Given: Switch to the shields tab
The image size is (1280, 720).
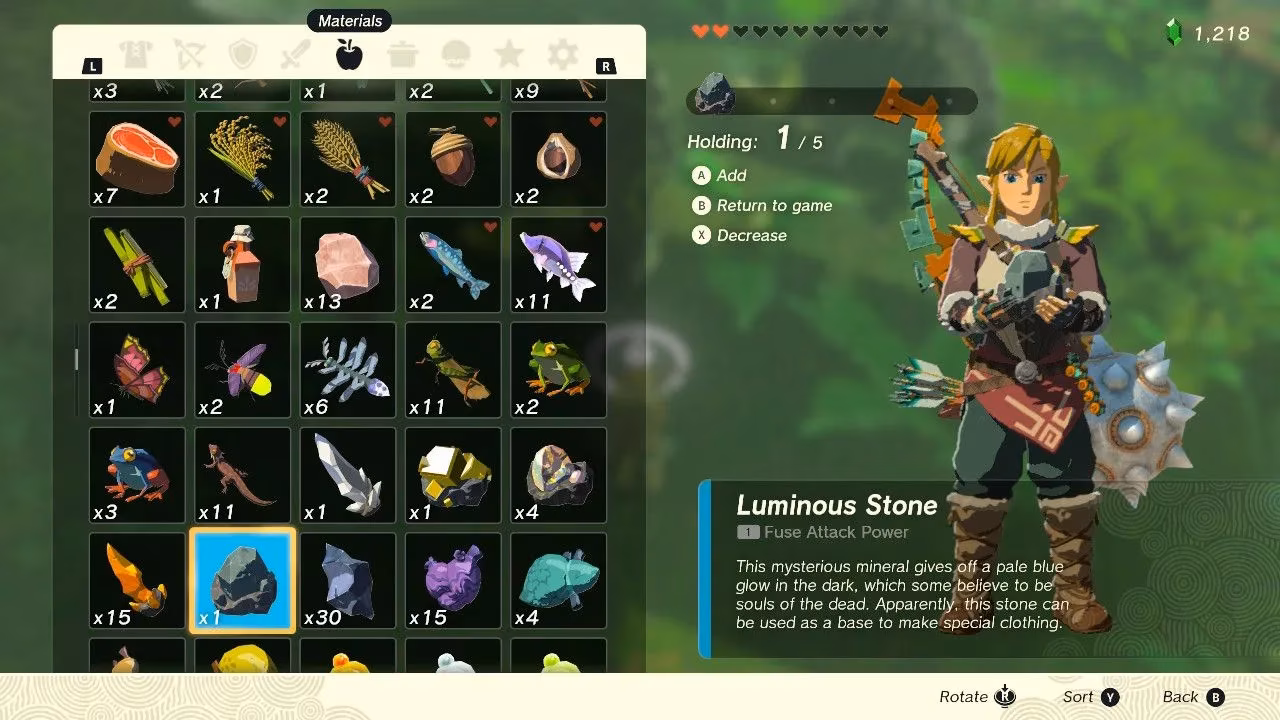Looking at the screenshot, I should [243, 54].
